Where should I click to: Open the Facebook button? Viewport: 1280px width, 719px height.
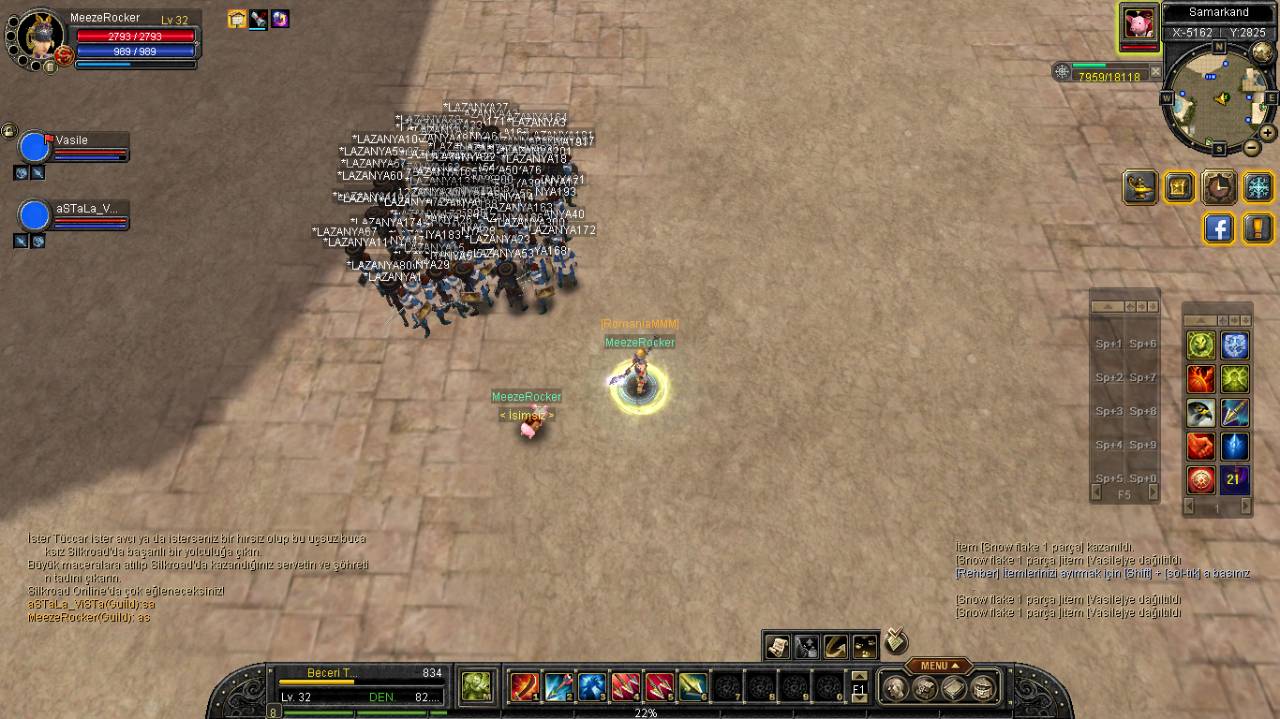pyautogui.click(x=1219, y=229)
